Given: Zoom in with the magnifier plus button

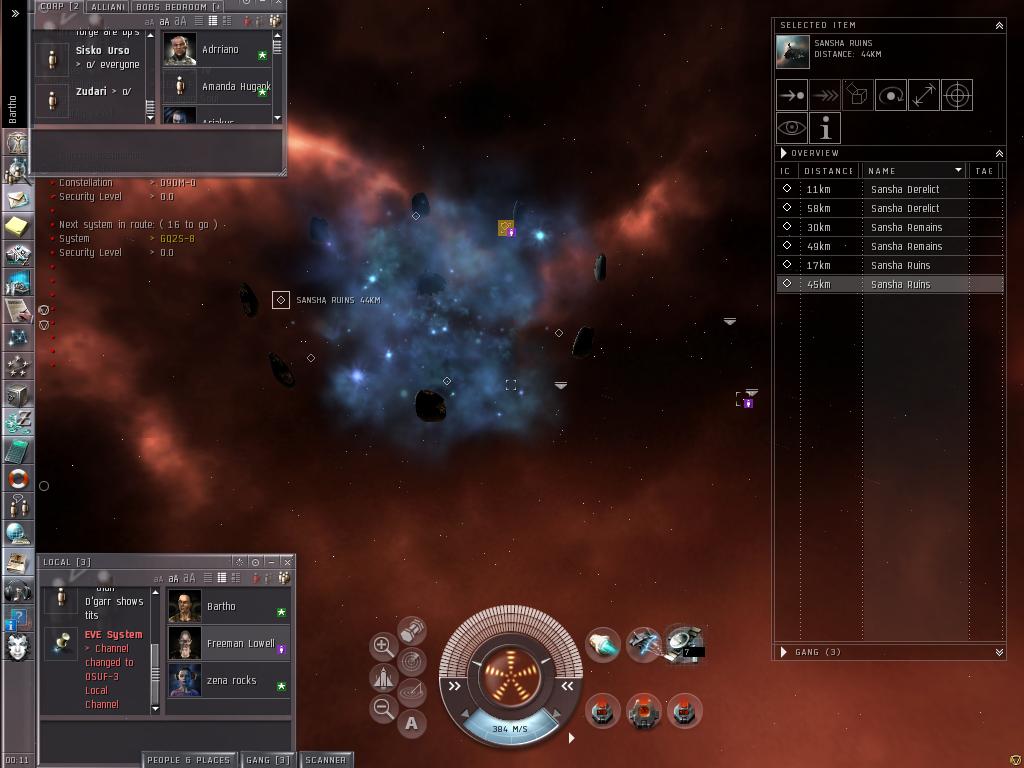Looking at the screenshot, I should 383,646.
